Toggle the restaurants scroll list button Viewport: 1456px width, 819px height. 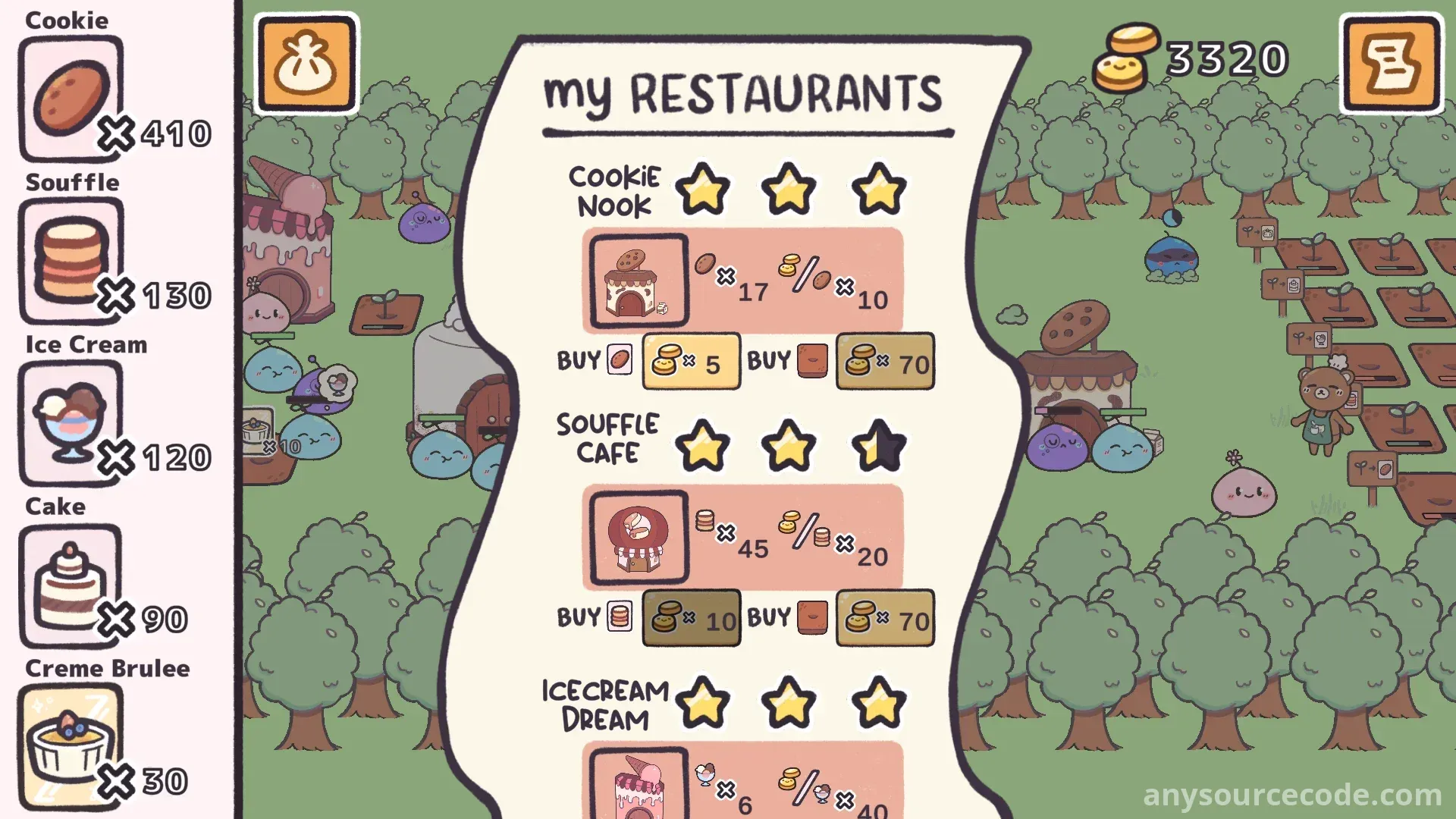coord(1391,64)
